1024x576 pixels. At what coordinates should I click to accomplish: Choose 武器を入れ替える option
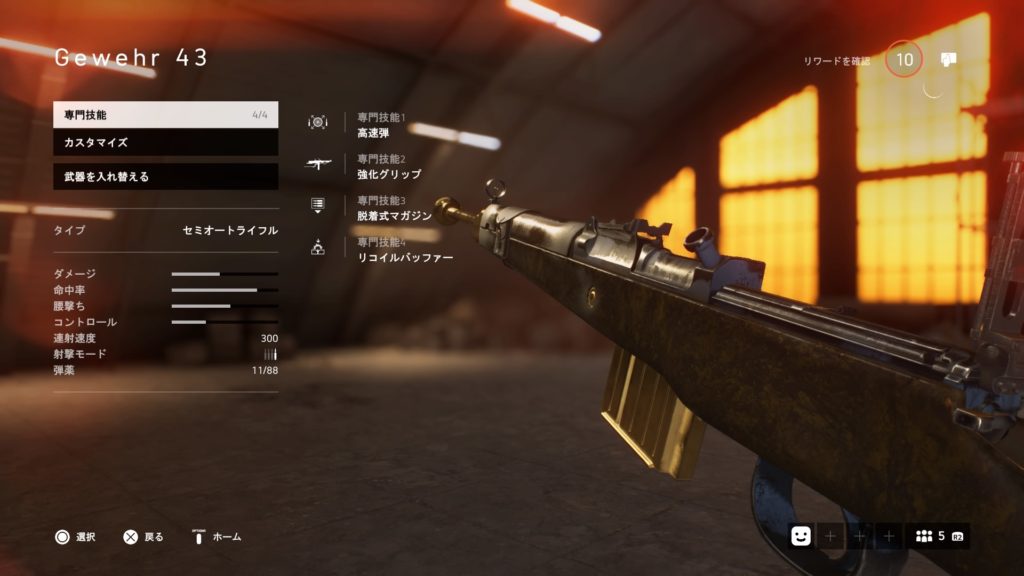point(165,177)
